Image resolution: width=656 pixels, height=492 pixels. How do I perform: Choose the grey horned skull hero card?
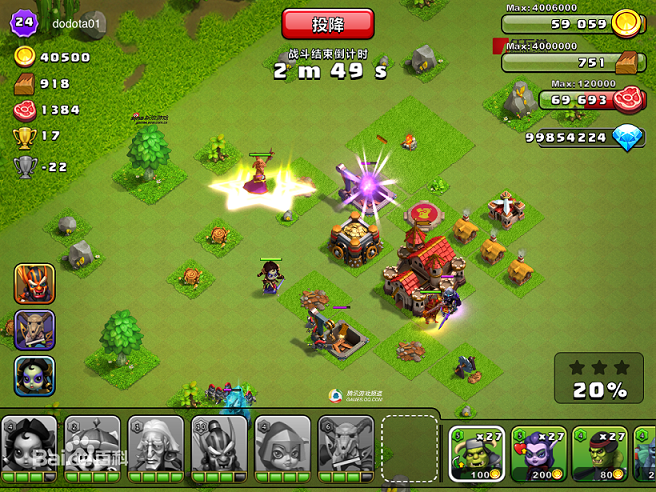click(x=345, y=443)
